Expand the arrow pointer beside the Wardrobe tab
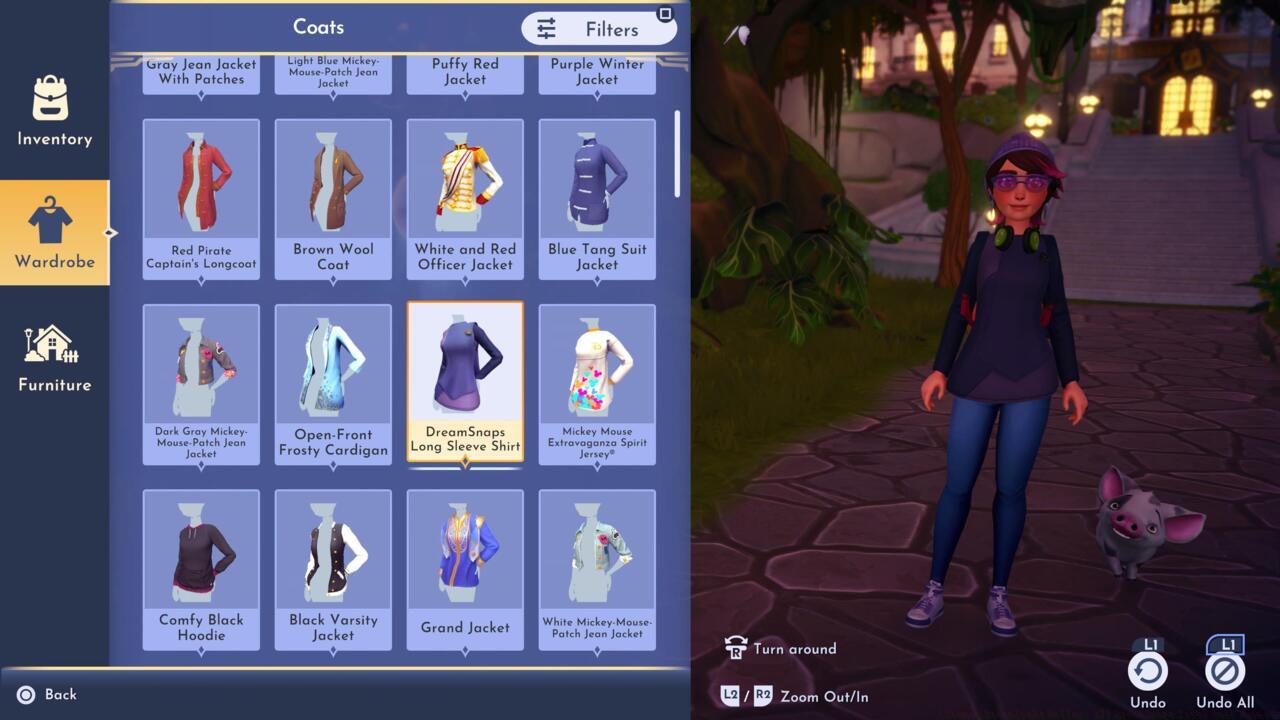1280x720 pixels. (113, 233)
